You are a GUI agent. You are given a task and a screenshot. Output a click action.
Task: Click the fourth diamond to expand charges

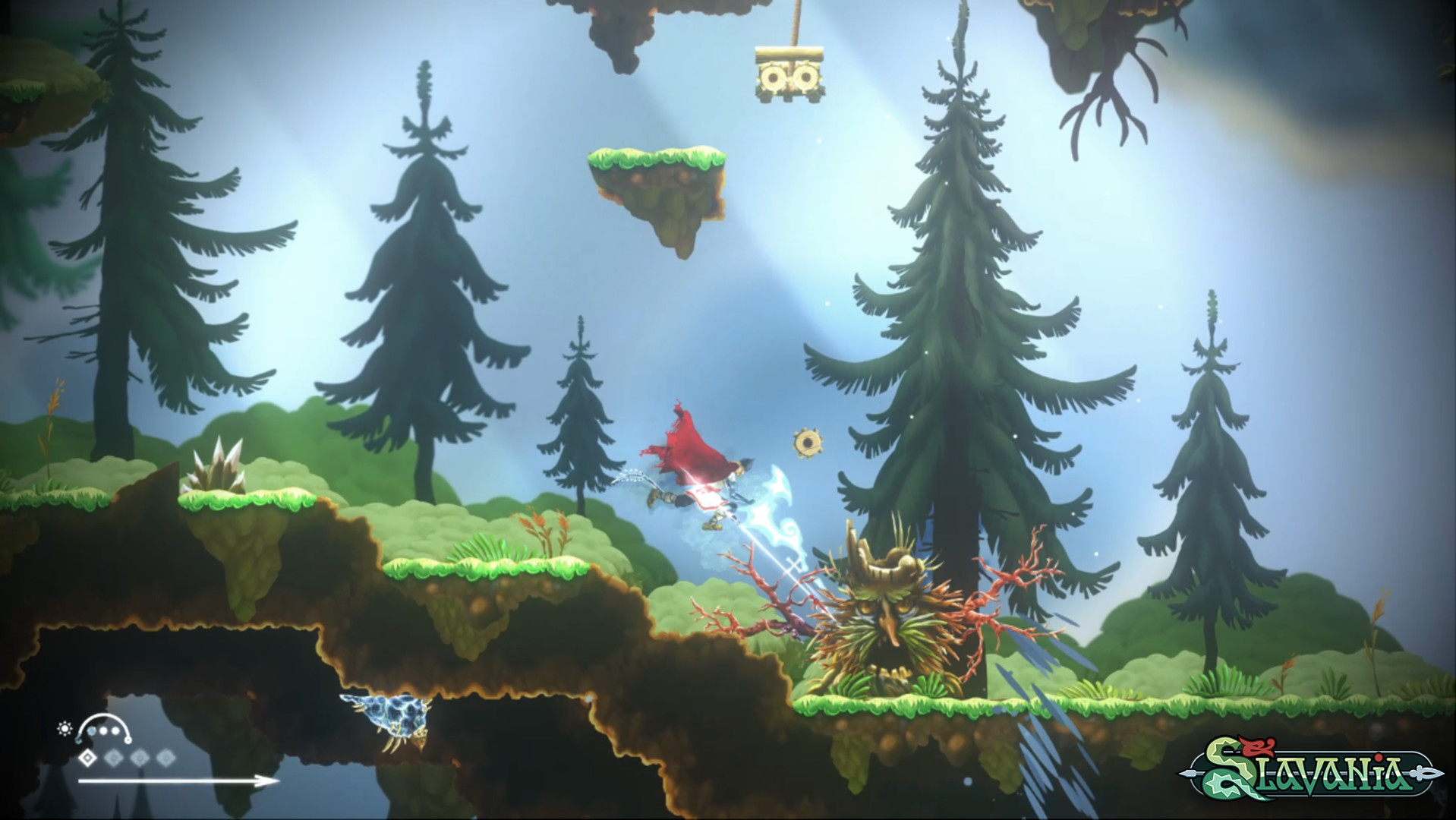[x=166, y=757]
